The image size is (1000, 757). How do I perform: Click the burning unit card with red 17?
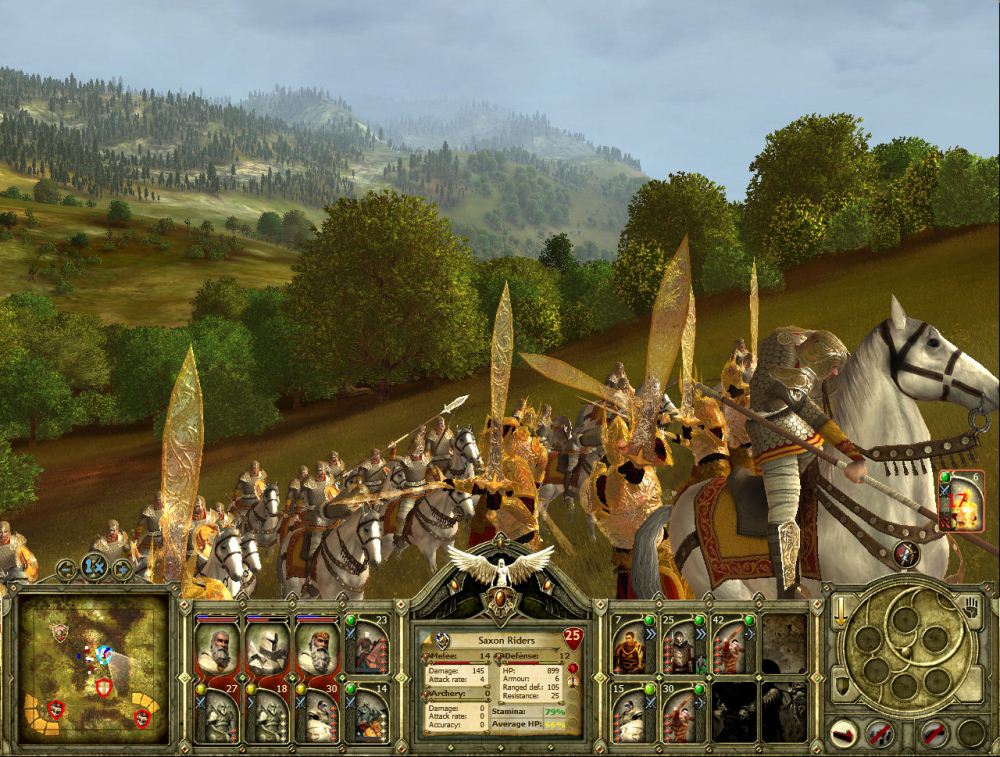[x=961, y=503]
